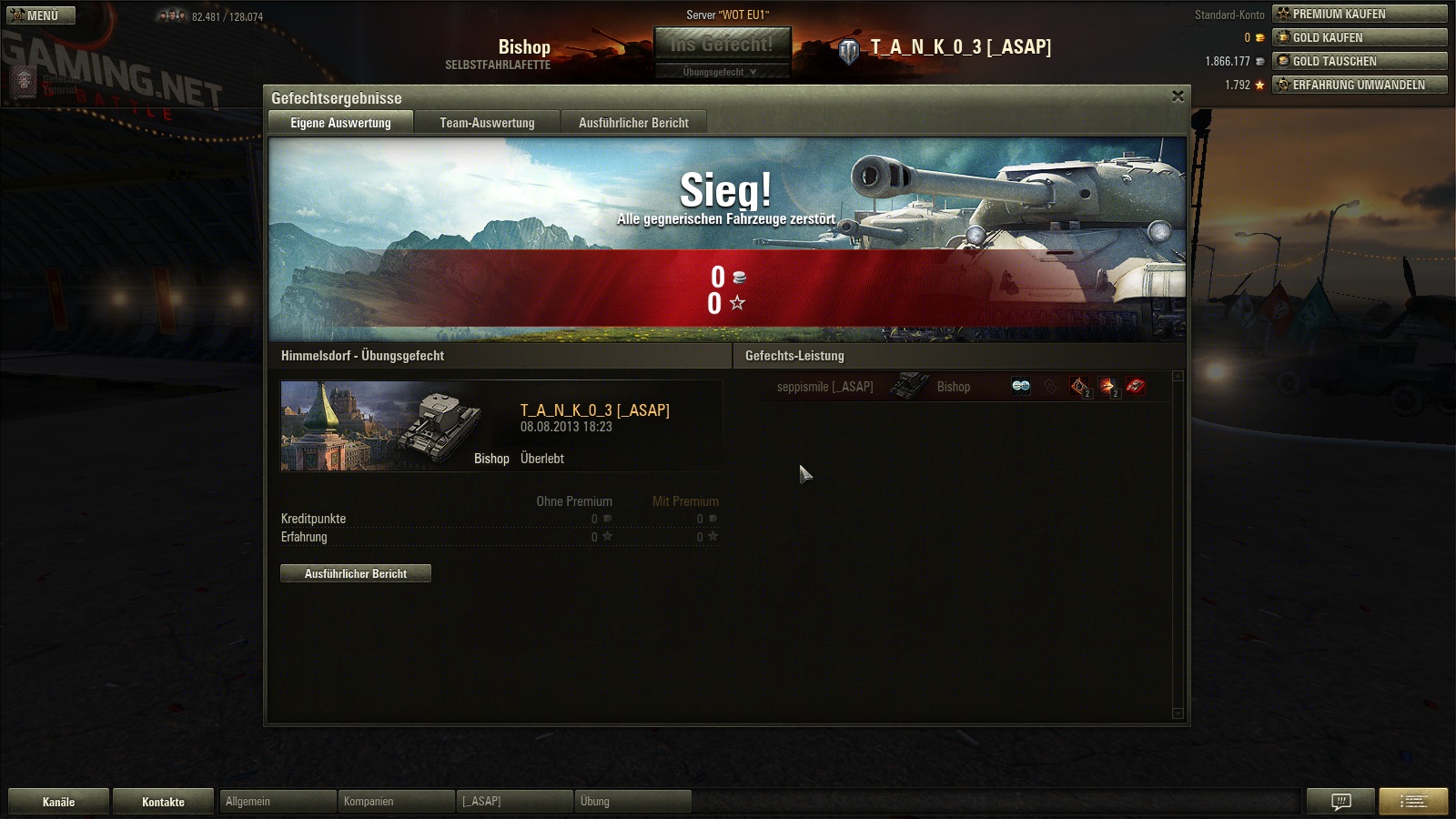Switch to the Allgemein chat tab
This screenshot has width=1456, height=819.
pyautogui.click(x=277, y=802)
